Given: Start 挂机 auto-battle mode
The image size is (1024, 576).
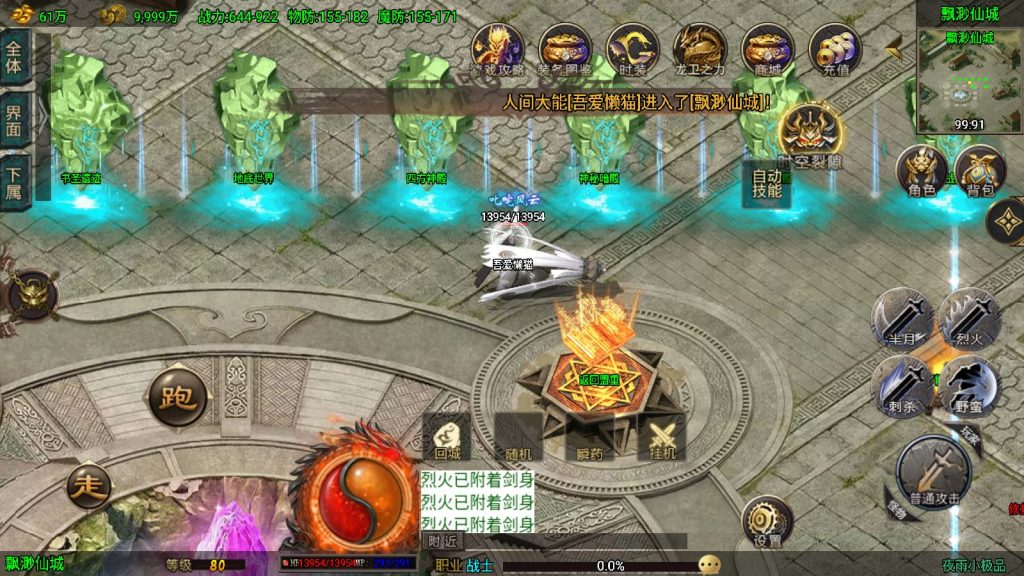Looking at the screenshot, I should [662, 436].
